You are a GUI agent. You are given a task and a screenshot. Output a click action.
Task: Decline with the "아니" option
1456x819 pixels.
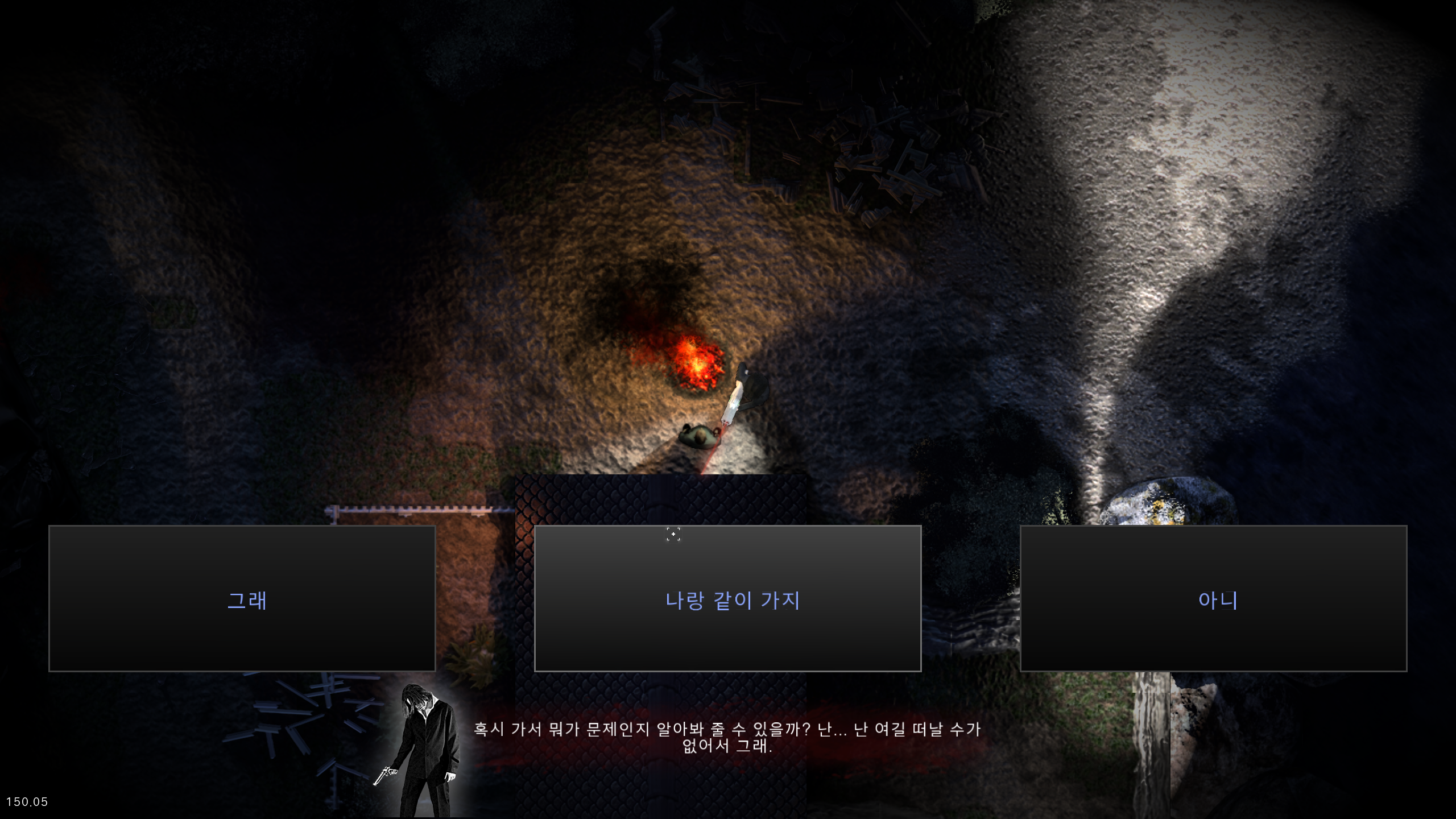point(1213,598)
